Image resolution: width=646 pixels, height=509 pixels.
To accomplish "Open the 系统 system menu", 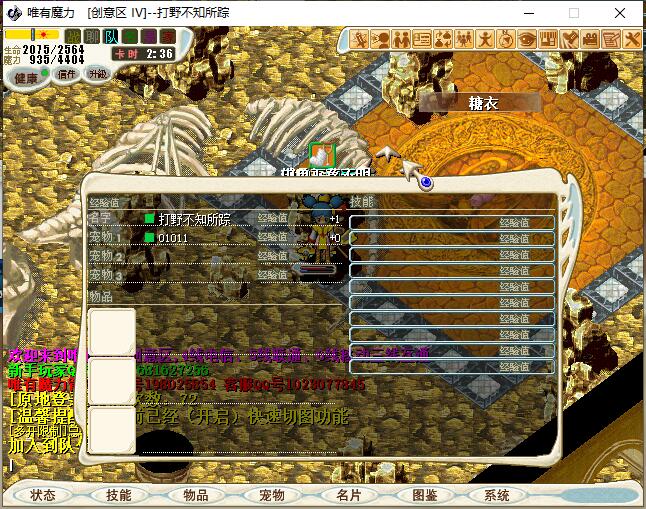I will (497, 495).
